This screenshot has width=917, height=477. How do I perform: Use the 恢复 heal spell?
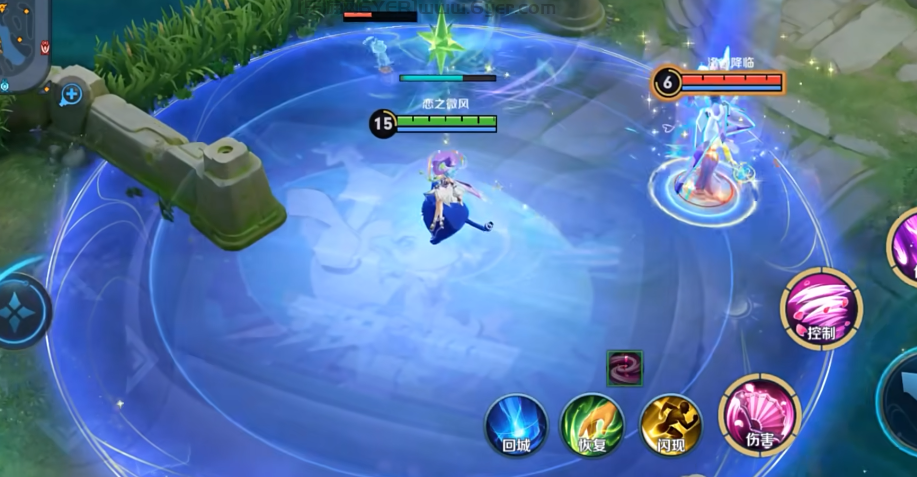(592, 424)
